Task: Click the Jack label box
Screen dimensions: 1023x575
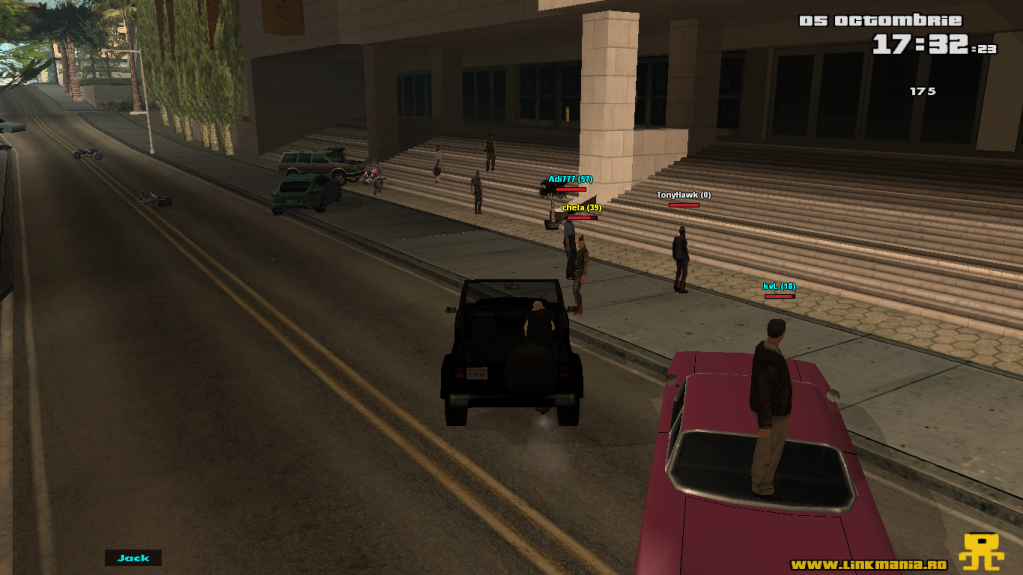Action: coord(133,558)
